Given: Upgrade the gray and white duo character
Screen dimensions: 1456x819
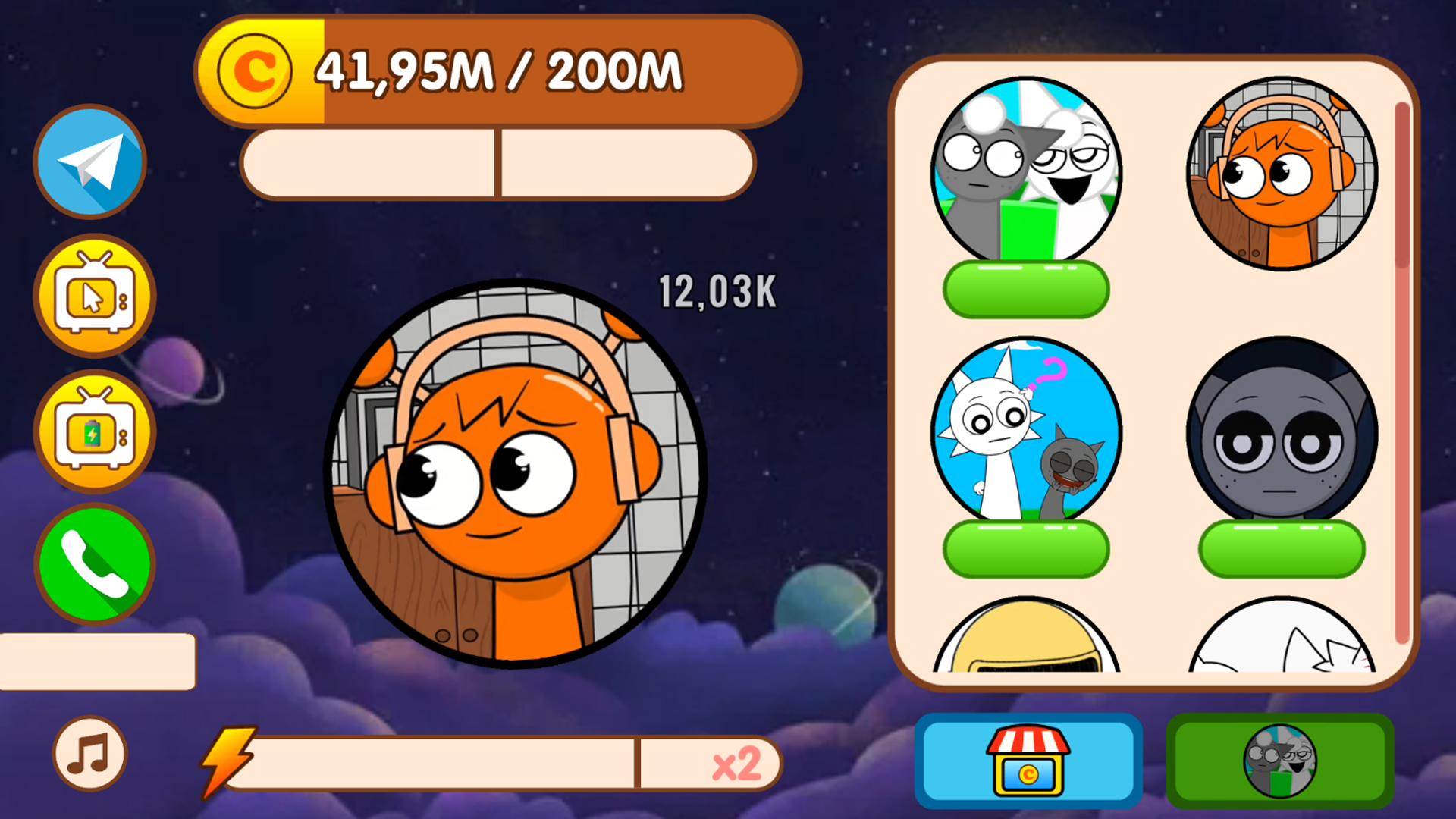Looking at the screenshot, I should pyautogui.click(x=1025, y=290).
